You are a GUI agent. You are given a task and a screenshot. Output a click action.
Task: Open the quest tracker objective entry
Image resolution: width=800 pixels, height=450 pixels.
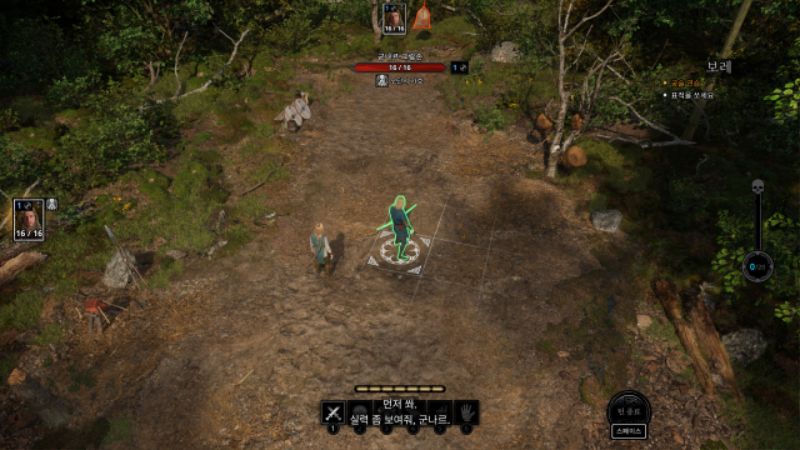pos(692,95)
